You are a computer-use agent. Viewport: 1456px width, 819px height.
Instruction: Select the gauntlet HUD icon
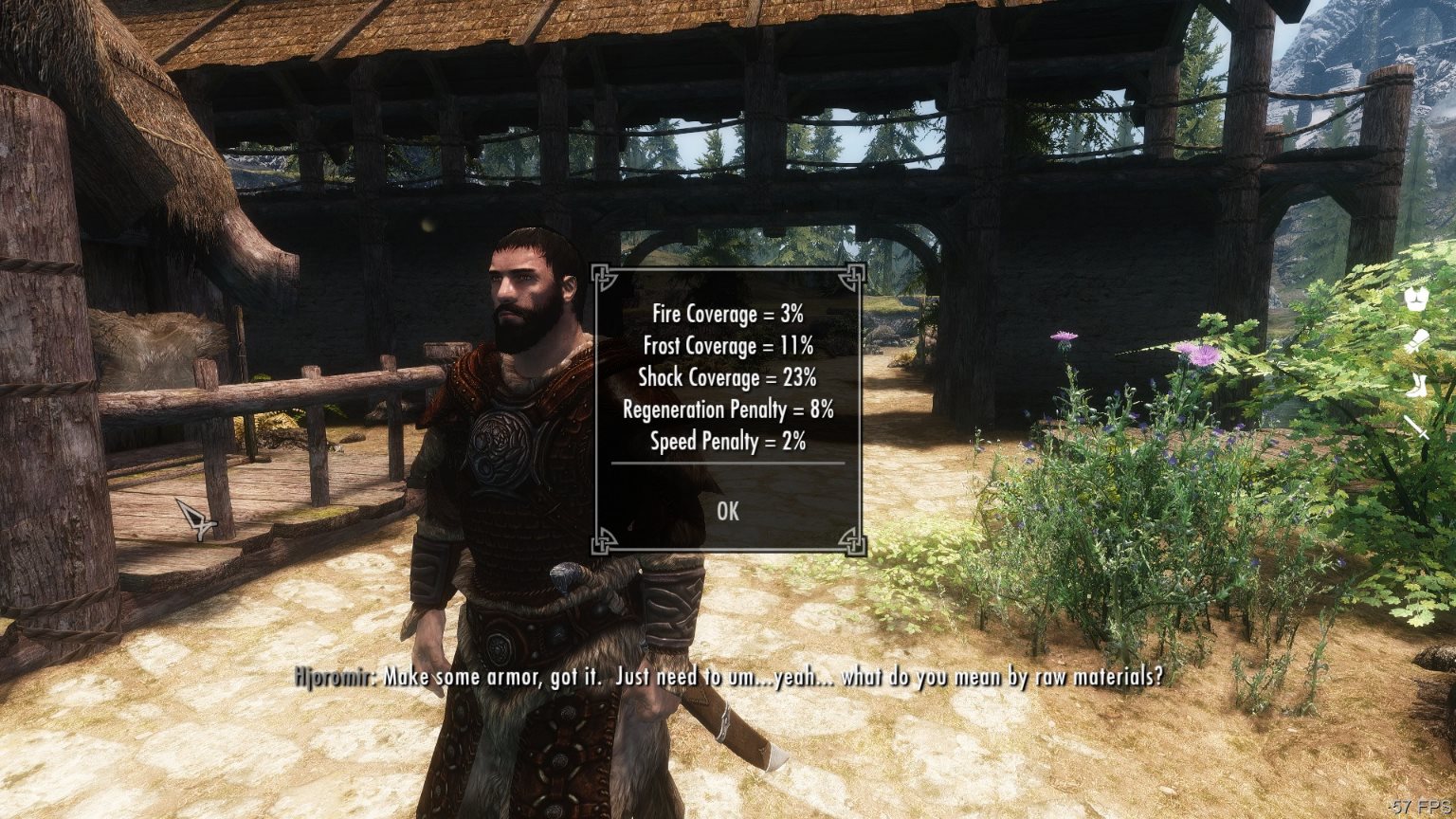[1417, 342]
